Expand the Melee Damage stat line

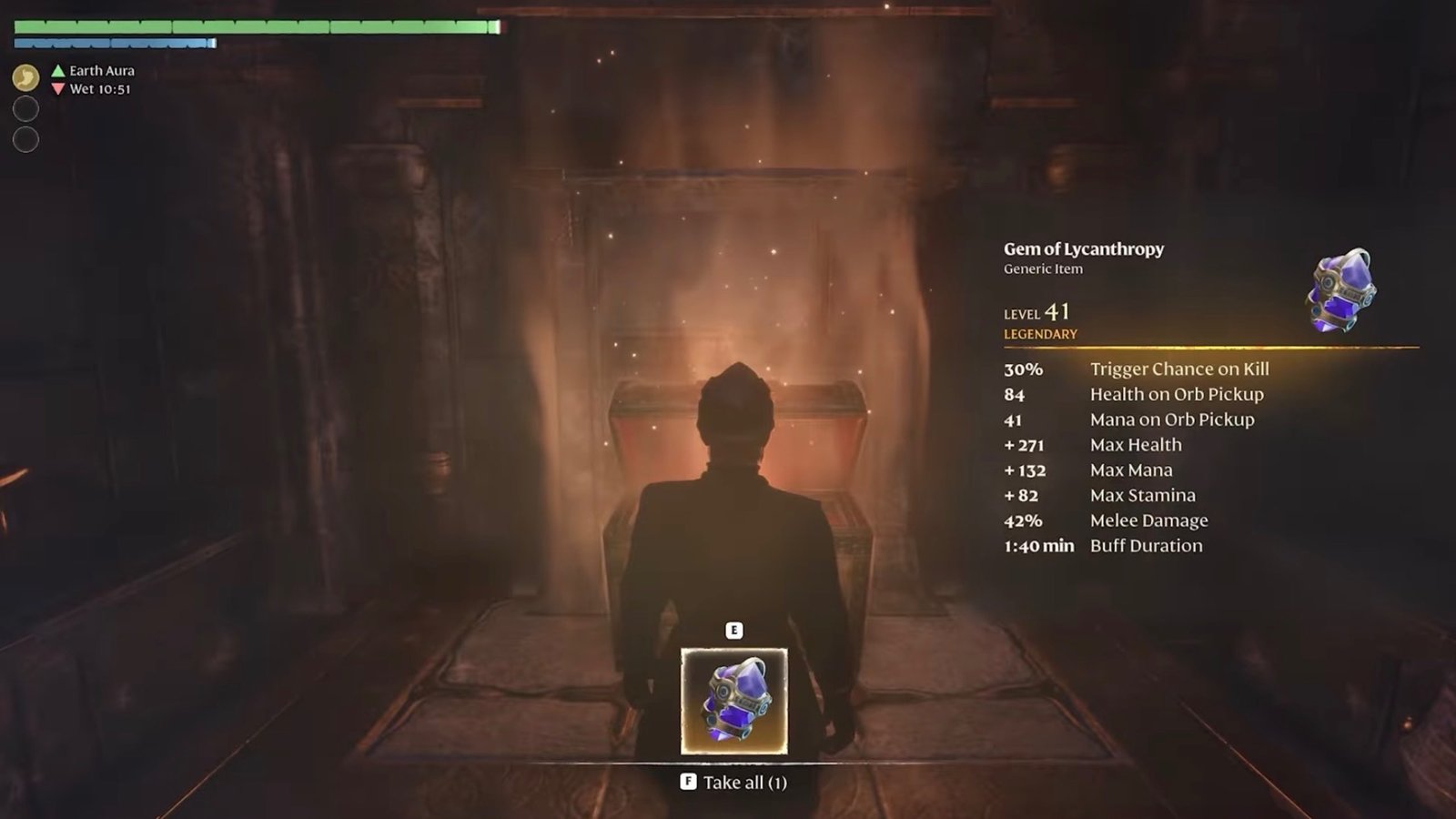tap(1148, 520)
